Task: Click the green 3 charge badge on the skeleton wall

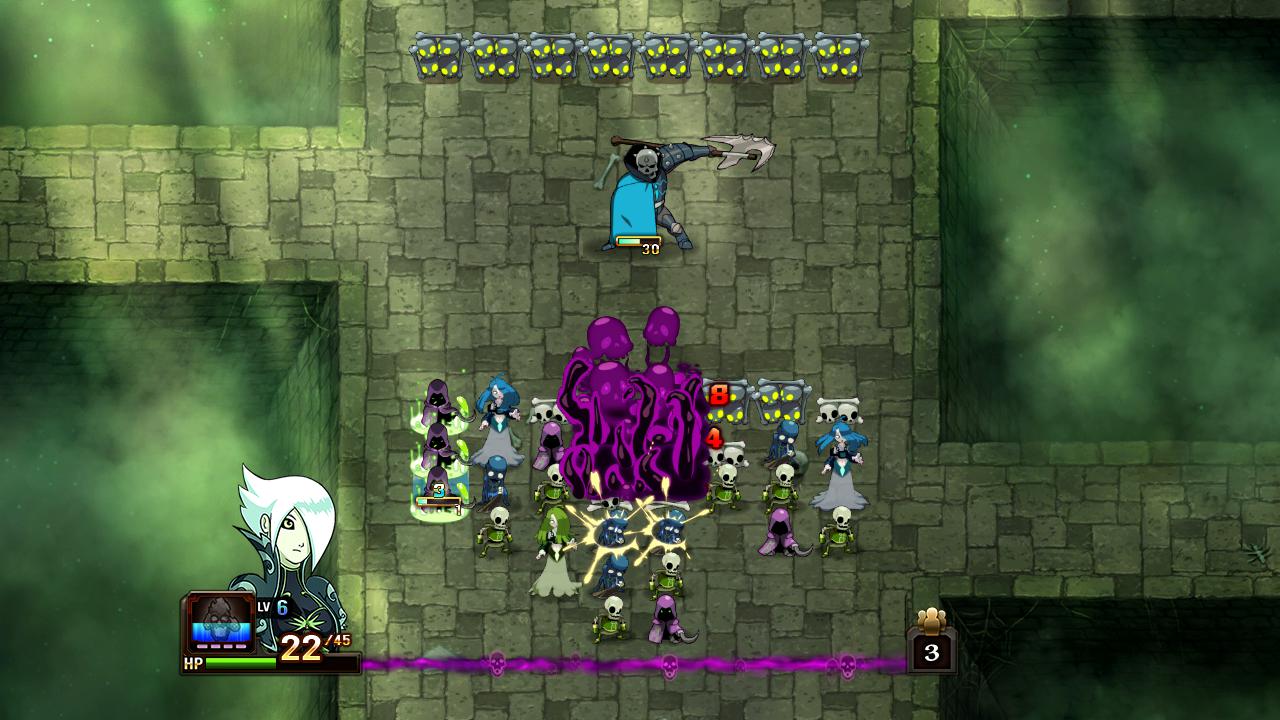Action: coord(437,489)
